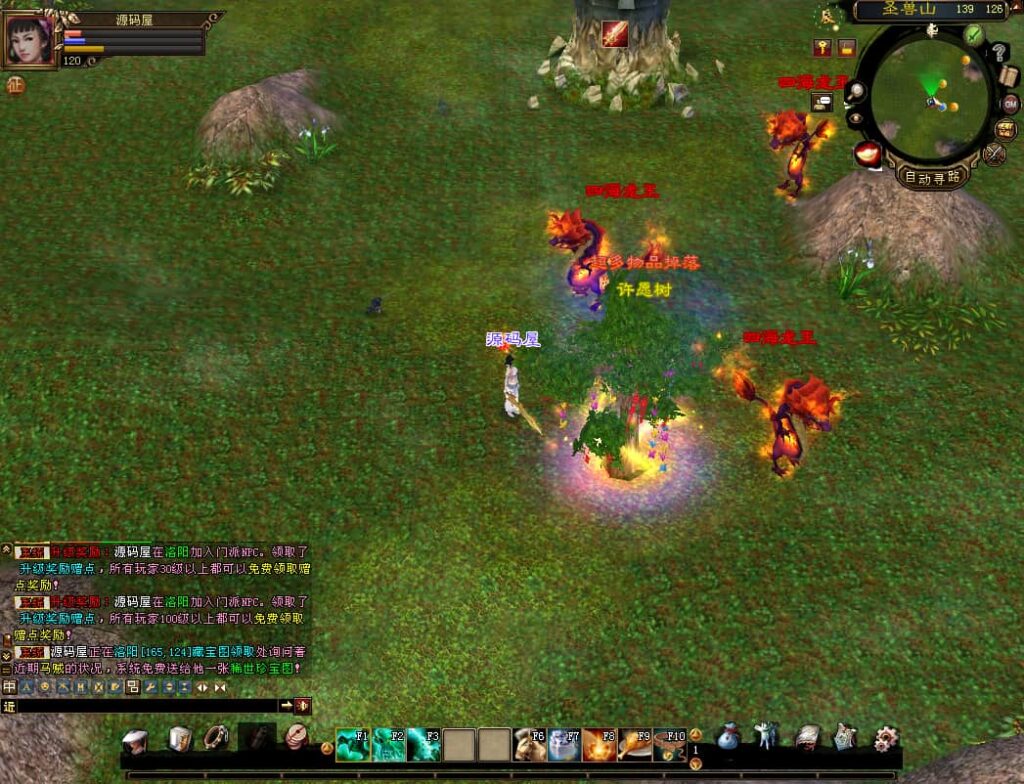Click the crossed swords icon by minimap
Viewport: 1024px width, 784px height.
click(993, 153)
